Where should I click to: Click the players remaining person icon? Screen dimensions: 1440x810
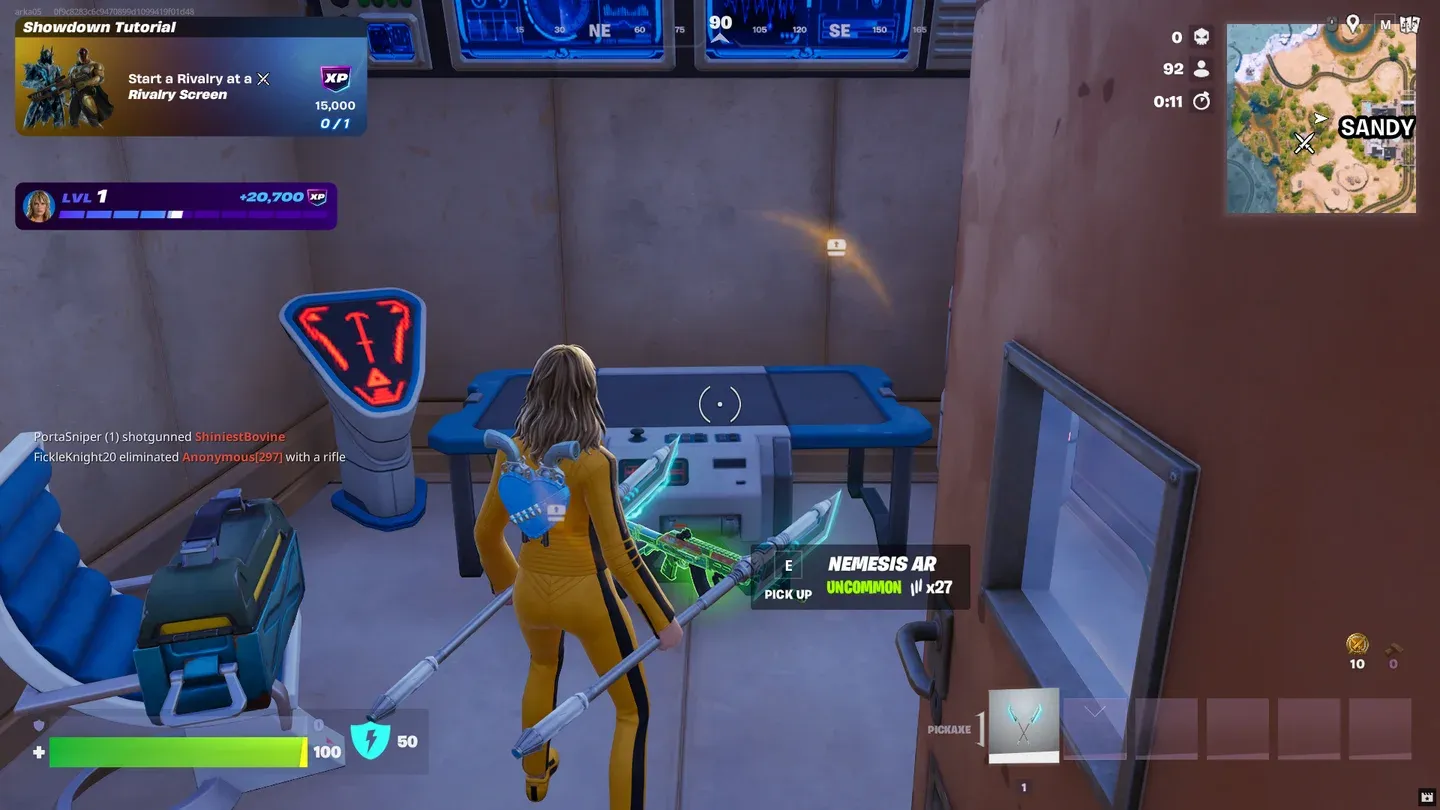pyautogui.click(x=1203, y=69)
